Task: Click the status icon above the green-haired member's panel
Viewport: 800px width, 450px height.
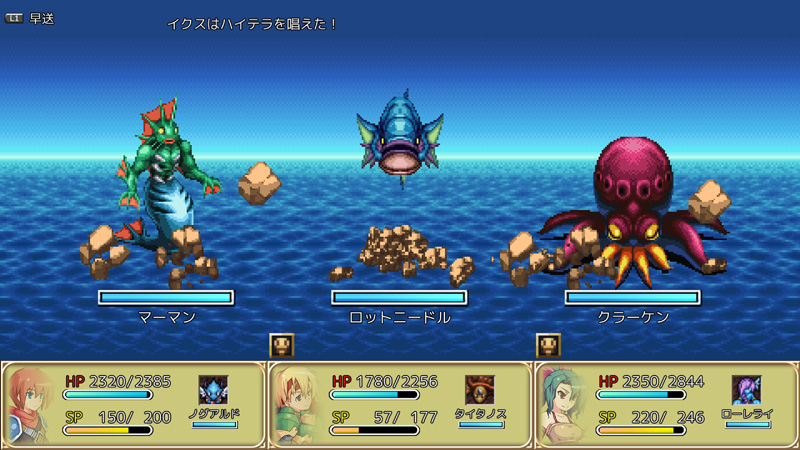Action: point(548,345)
